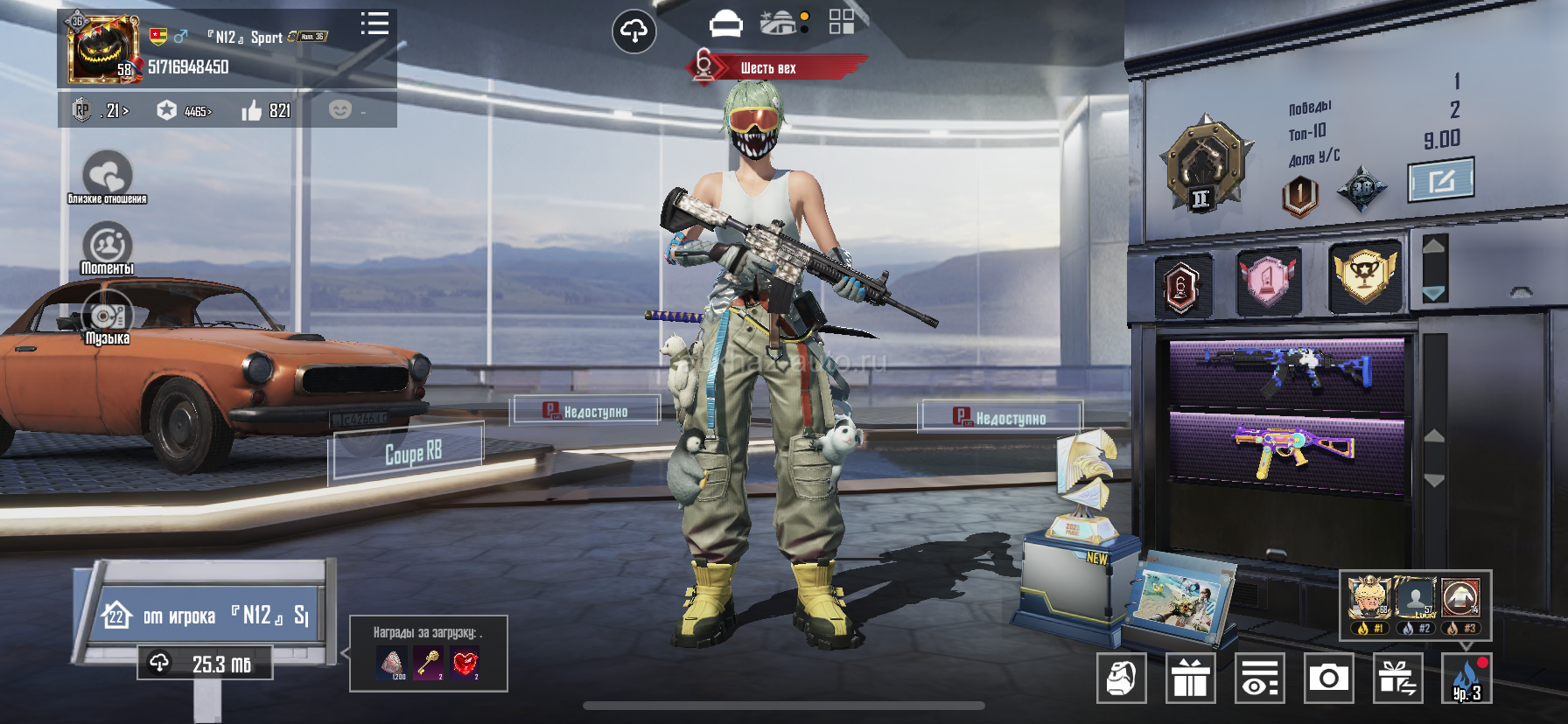Open the four-square grid view
The height and width of the screenshot is (724, 1568).
point(841,22)
